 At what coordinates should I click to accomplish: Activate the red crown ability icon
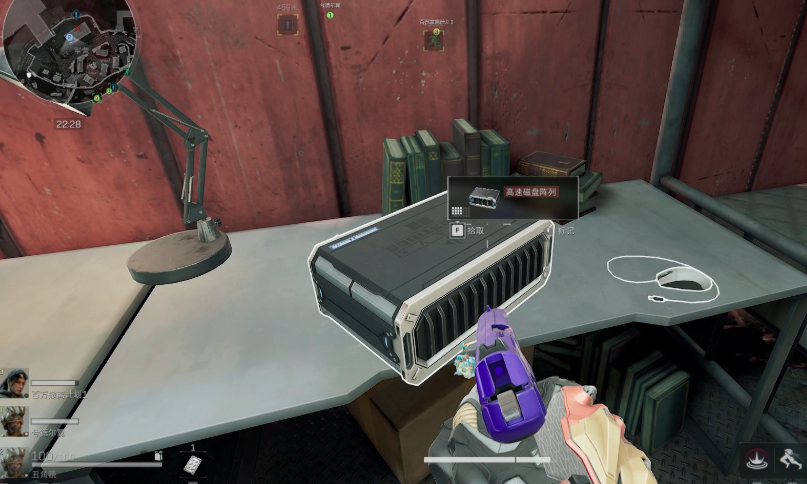click(755, 460)
